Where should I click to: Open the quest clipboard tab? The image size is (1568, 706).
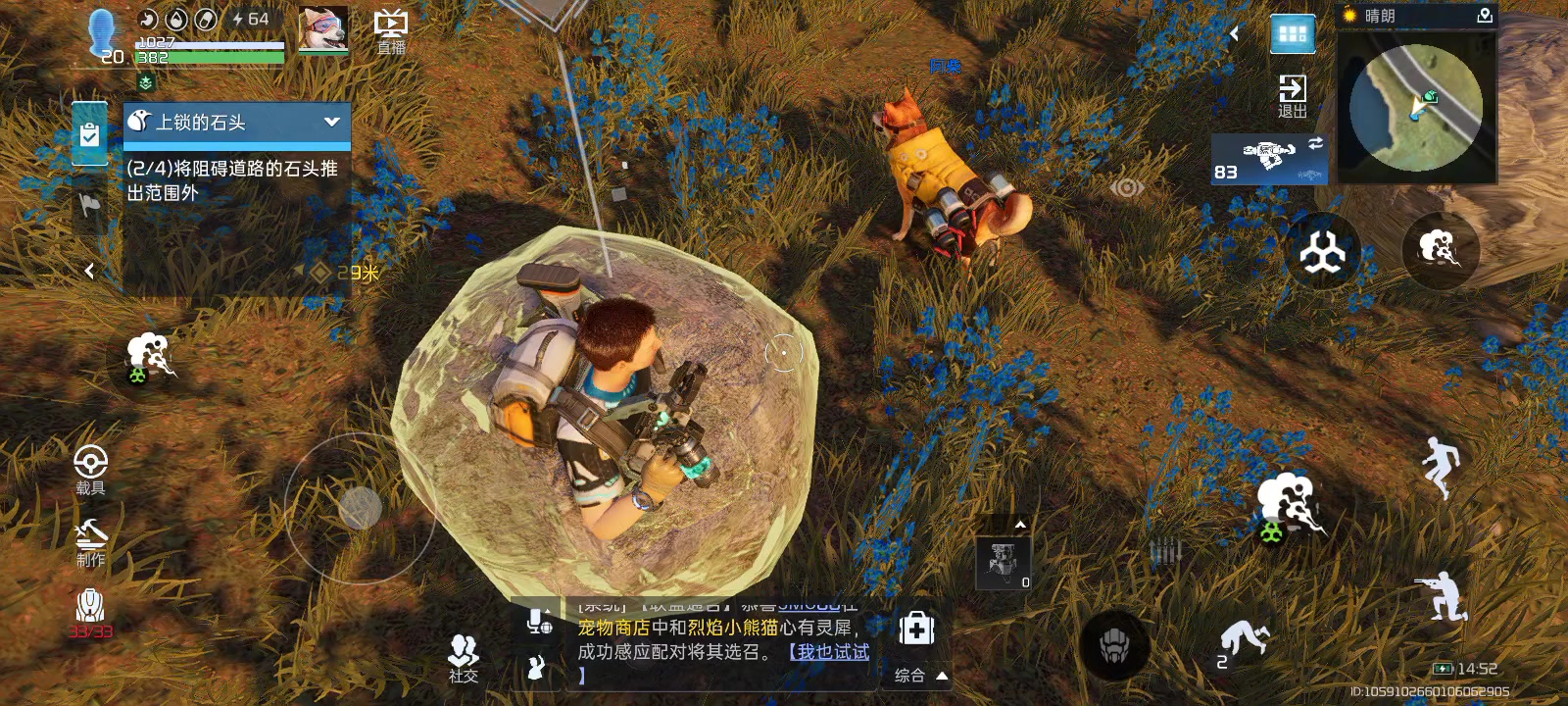pyautogui.click(x=89, y=134)
